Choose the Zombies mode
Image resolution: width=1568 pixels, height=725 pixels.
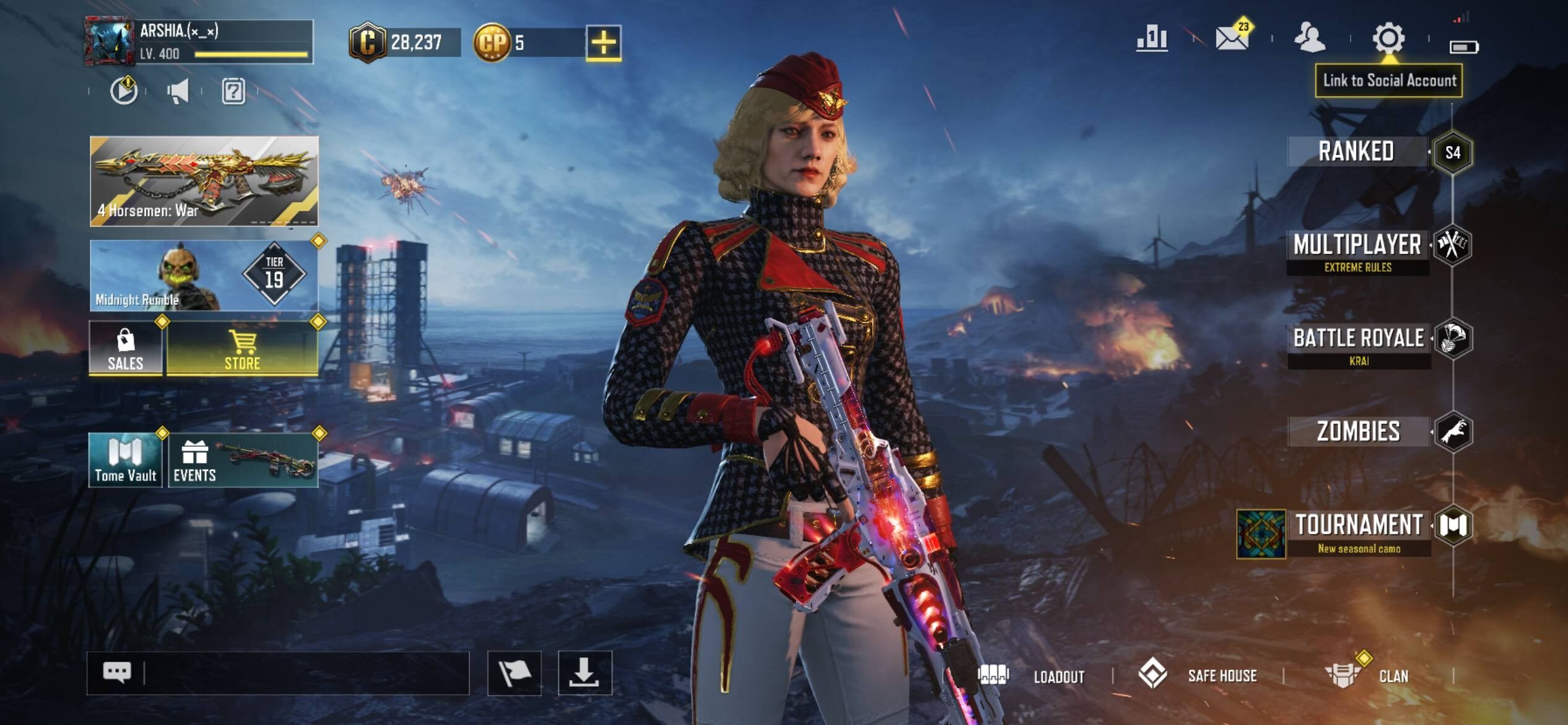click(1358, 432)
